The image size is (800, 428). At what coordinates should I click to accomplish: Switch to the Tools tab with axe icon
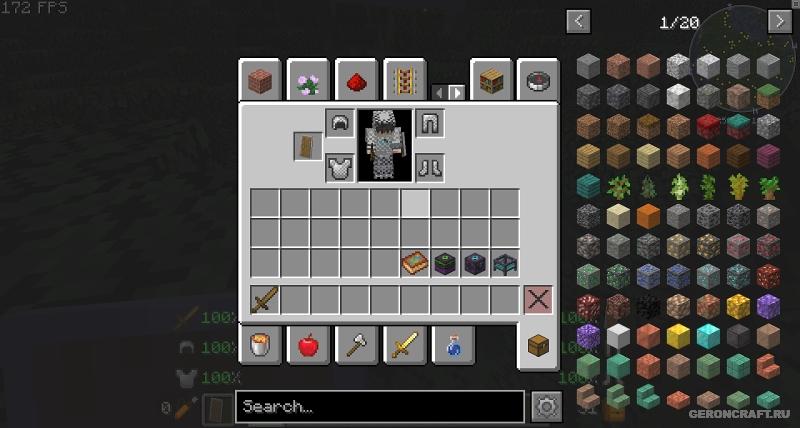point(355,345)
